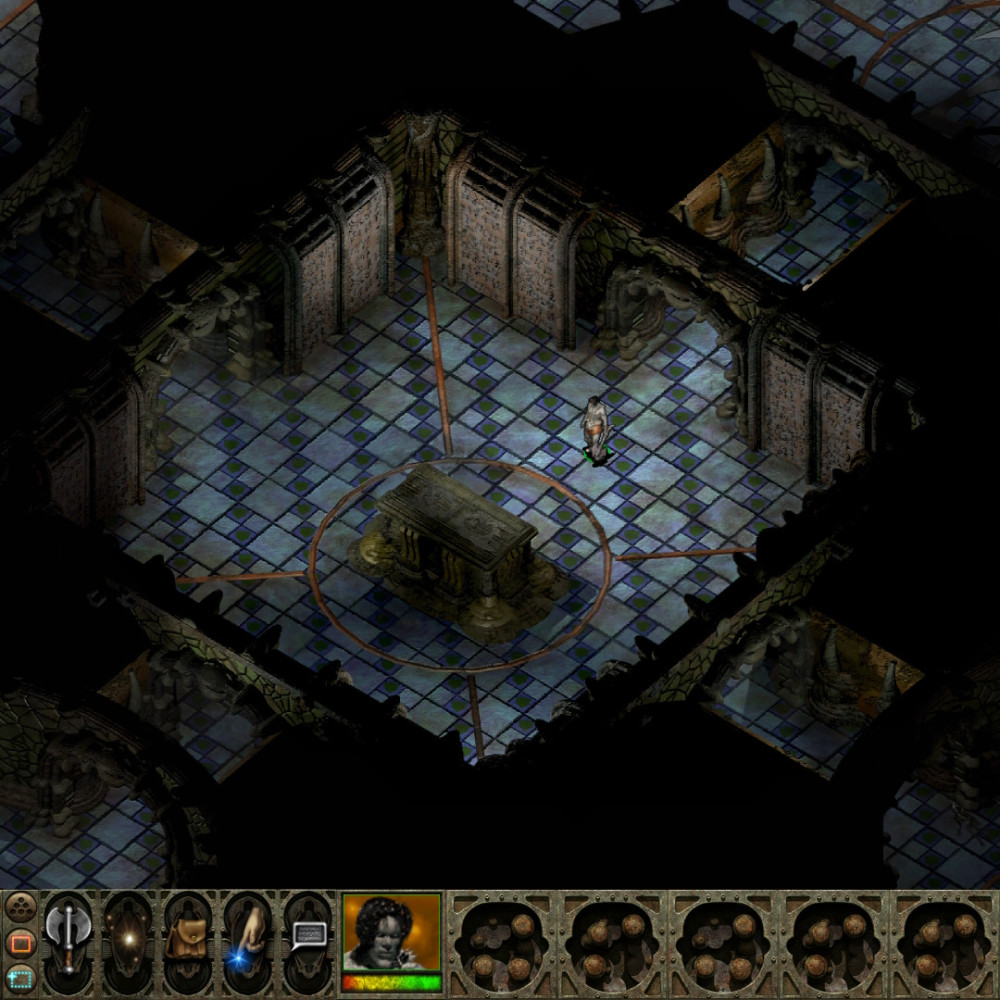The width and height of the screenshot is (1000, 1000).
Task: Open the round five-dot menu button
Action: pyautogui.click(x=20, y=907)
